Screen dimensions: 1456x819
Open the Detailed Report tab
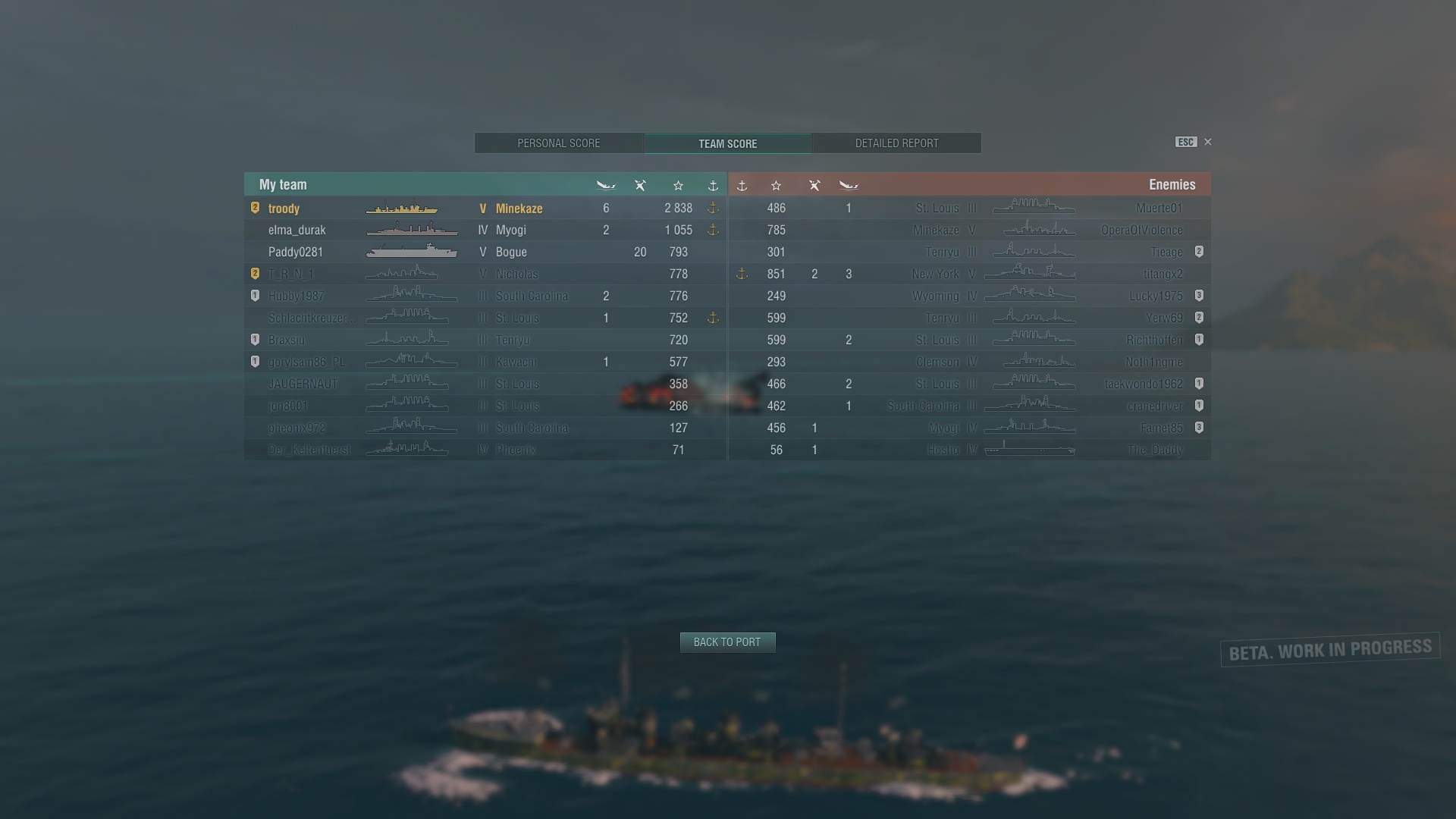pyautogui.click(x=896, y=143)
